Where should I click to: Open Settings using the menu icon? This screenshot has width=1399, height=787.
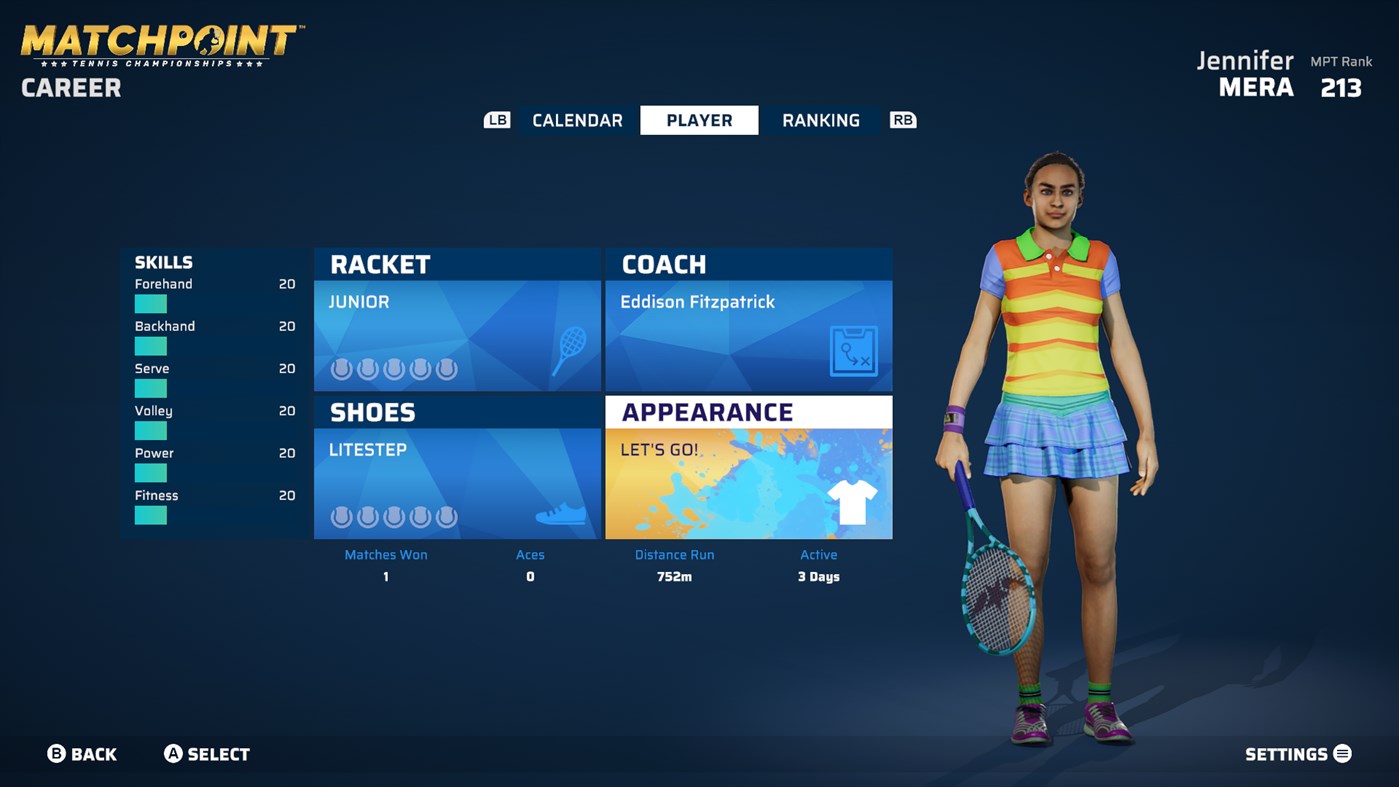(1341, 754)
